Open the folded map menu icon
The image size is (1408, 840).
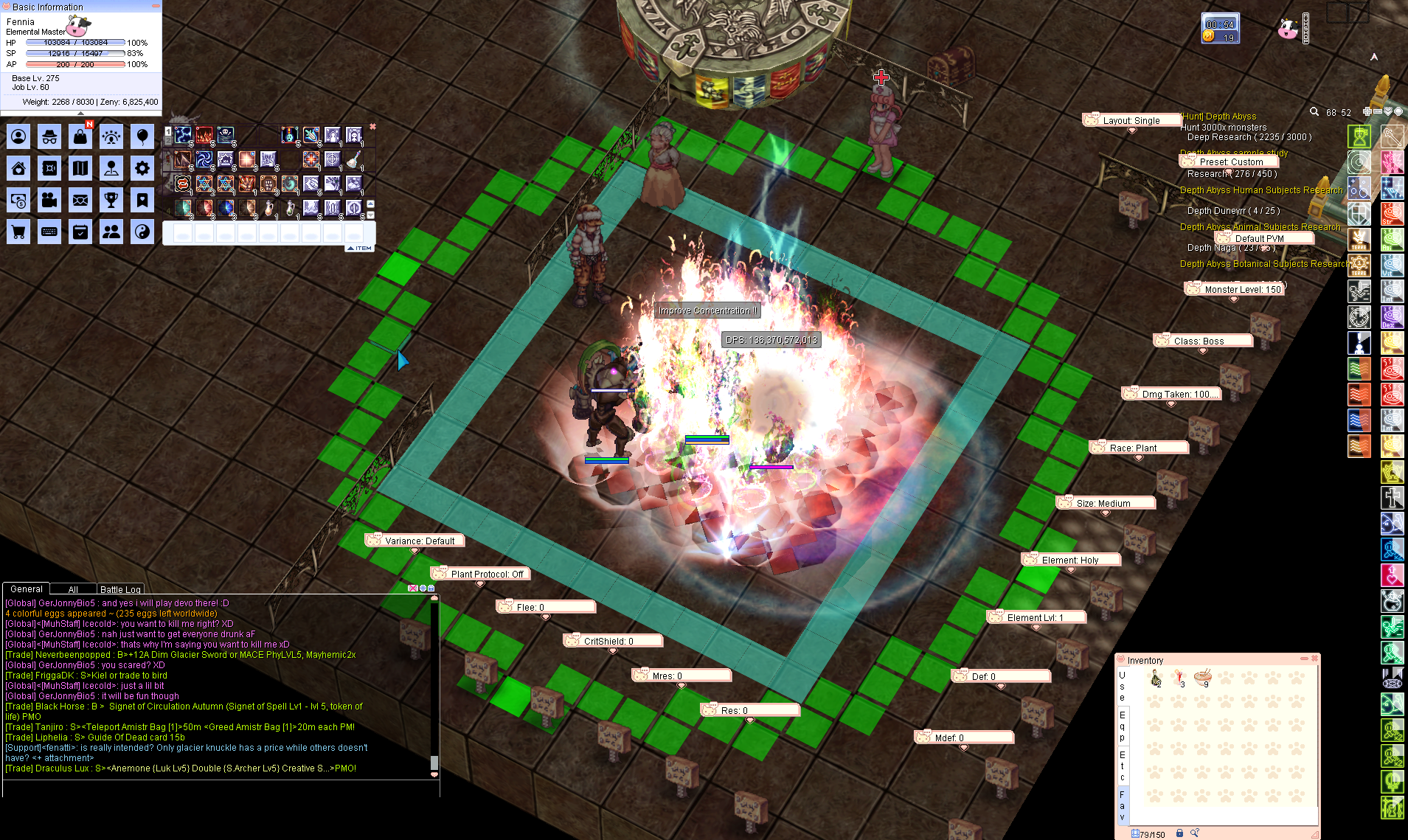point(80,168)
